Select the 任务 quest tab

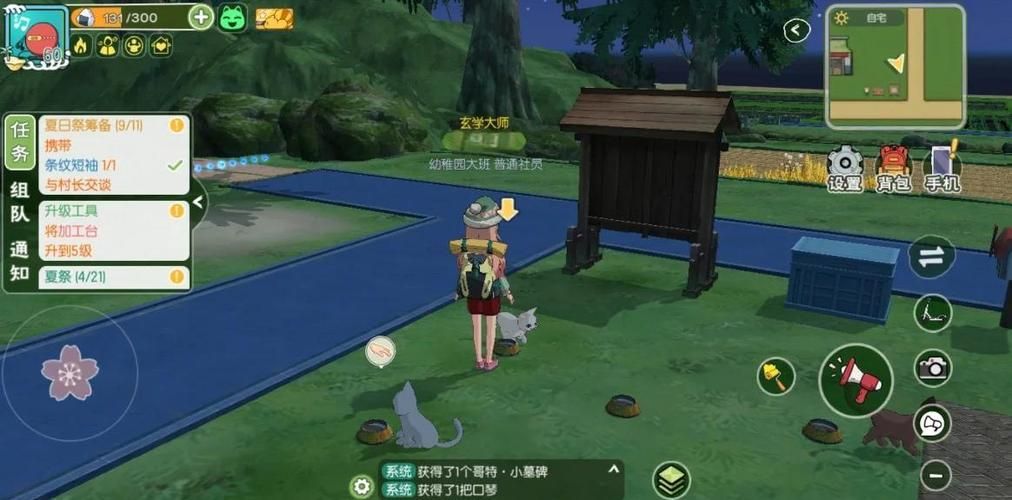[x=20, y=140]
